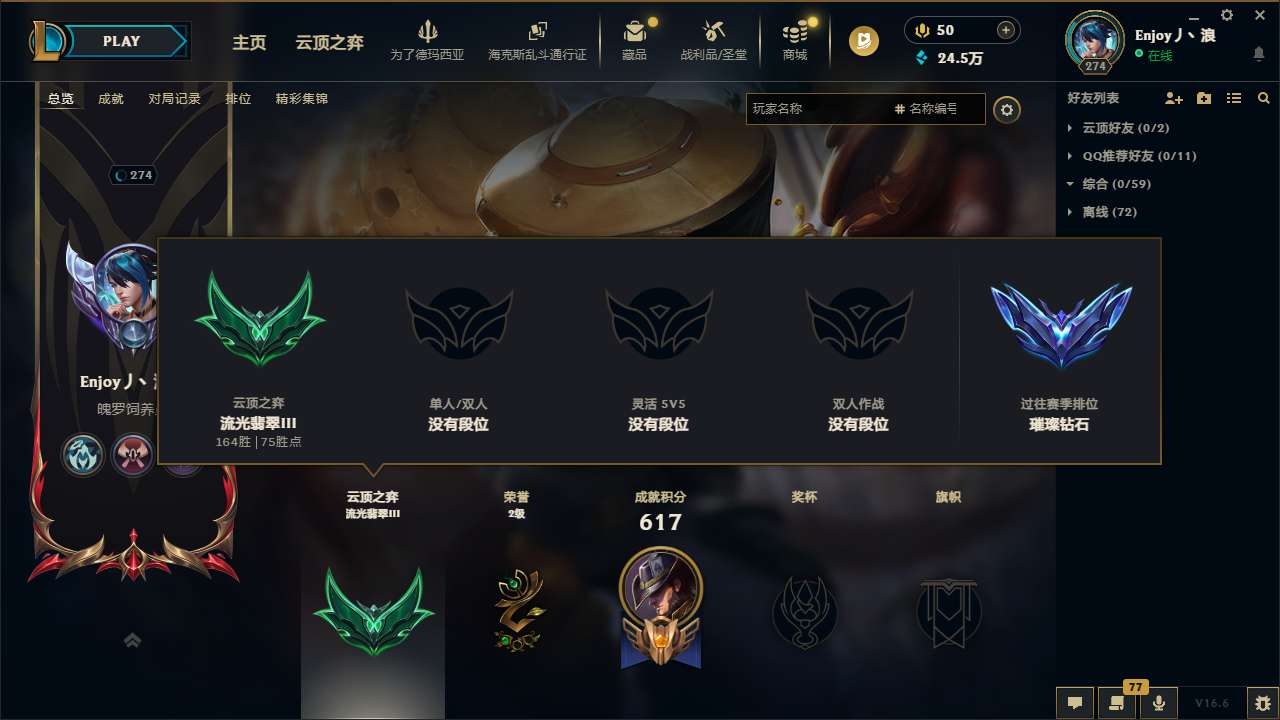Screen dimensions: 1280x720
Task: Click the create friend group folder icon
Action: 1203,98
